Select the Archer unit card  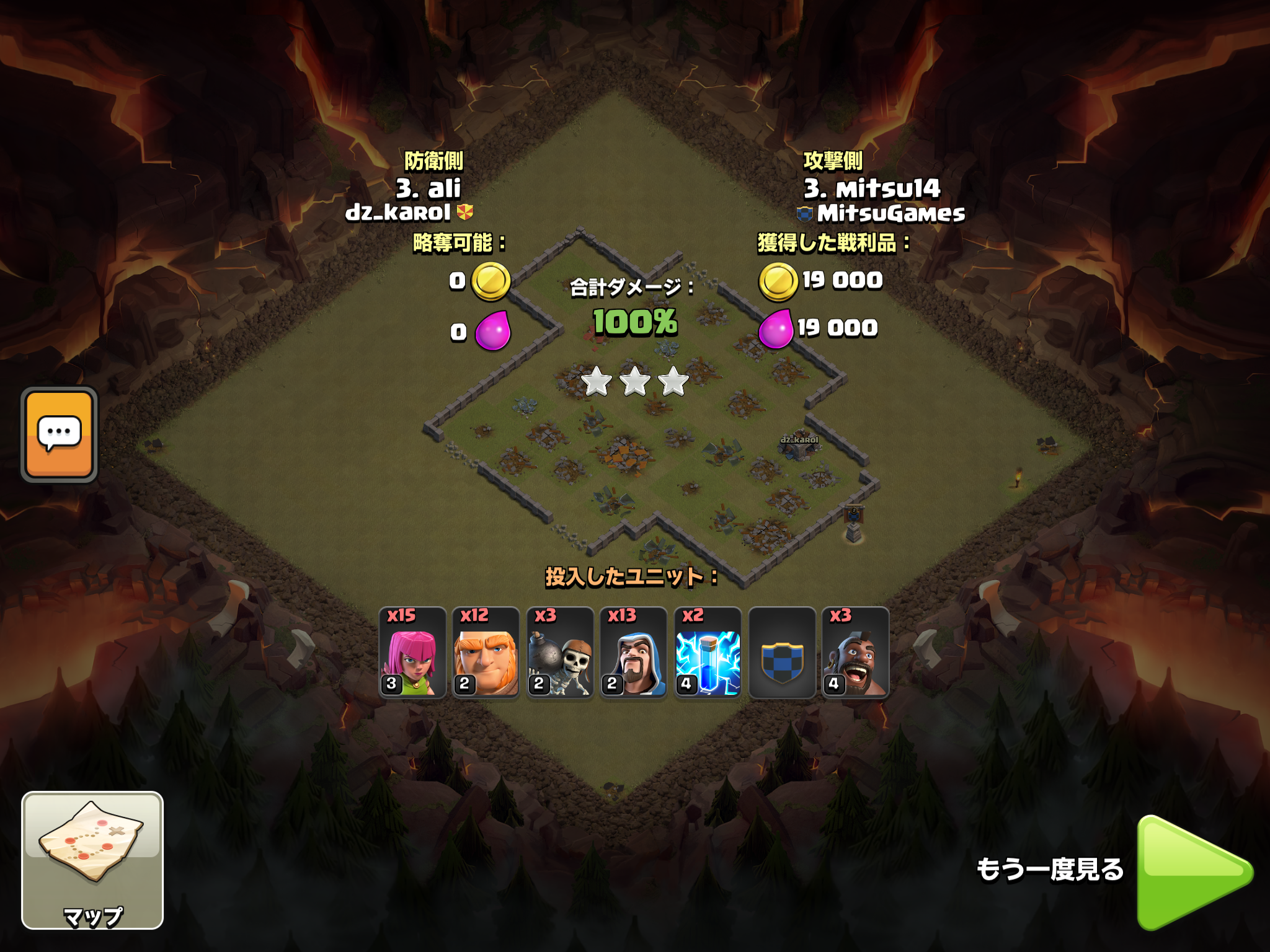tap(412, 653)
